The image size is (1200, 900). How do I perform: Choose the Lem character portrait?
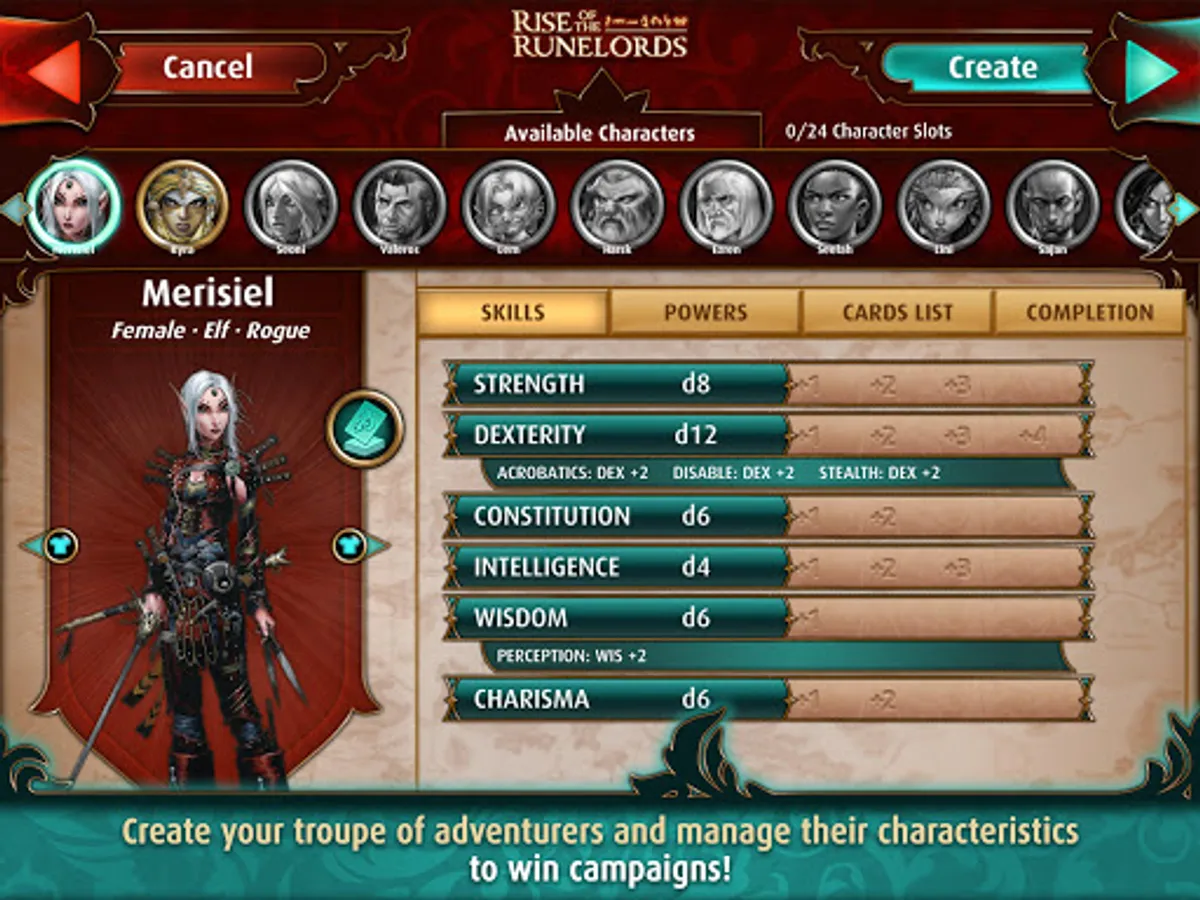[x=508, y=207]
